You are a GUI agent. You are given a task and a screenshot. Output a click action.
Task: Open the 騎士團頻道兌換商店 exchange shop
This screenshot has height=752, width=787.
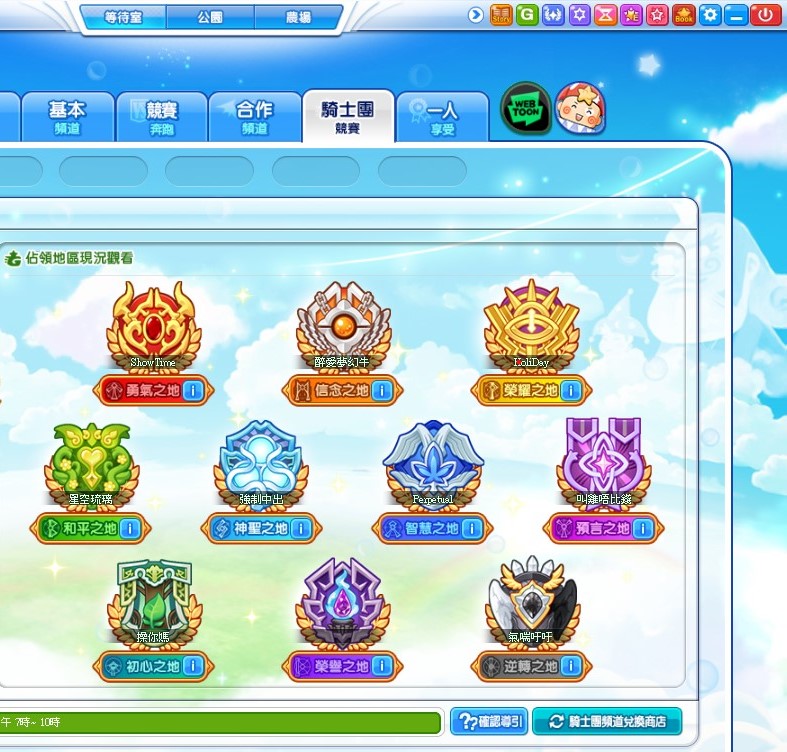(607, 721)
